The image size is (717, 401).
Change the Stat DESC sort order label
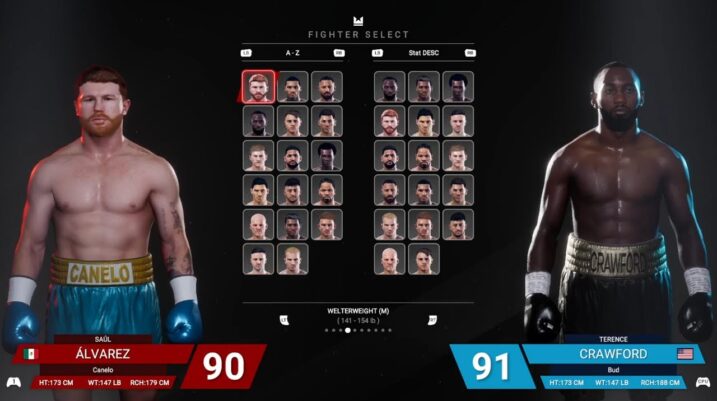[x=423, y=53]
